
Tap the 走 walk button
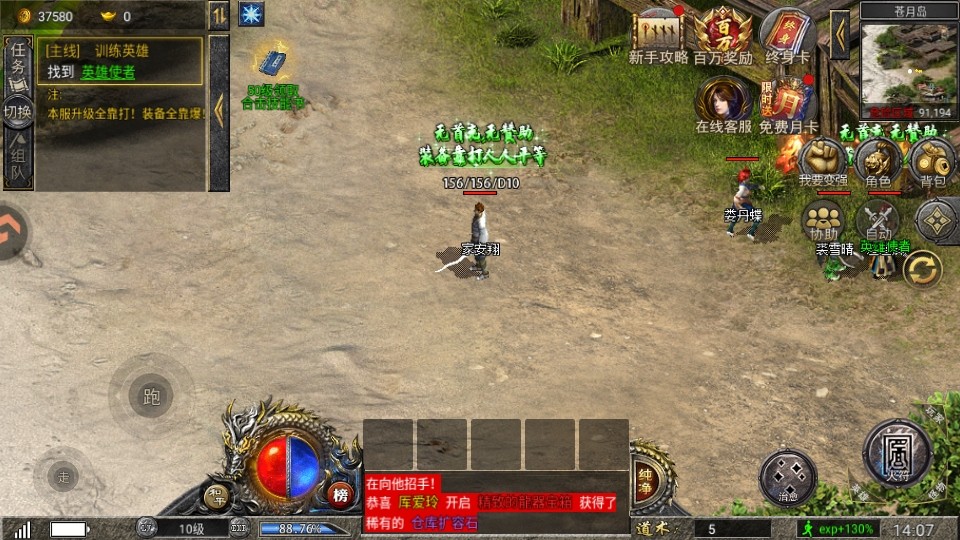point(64,476)
